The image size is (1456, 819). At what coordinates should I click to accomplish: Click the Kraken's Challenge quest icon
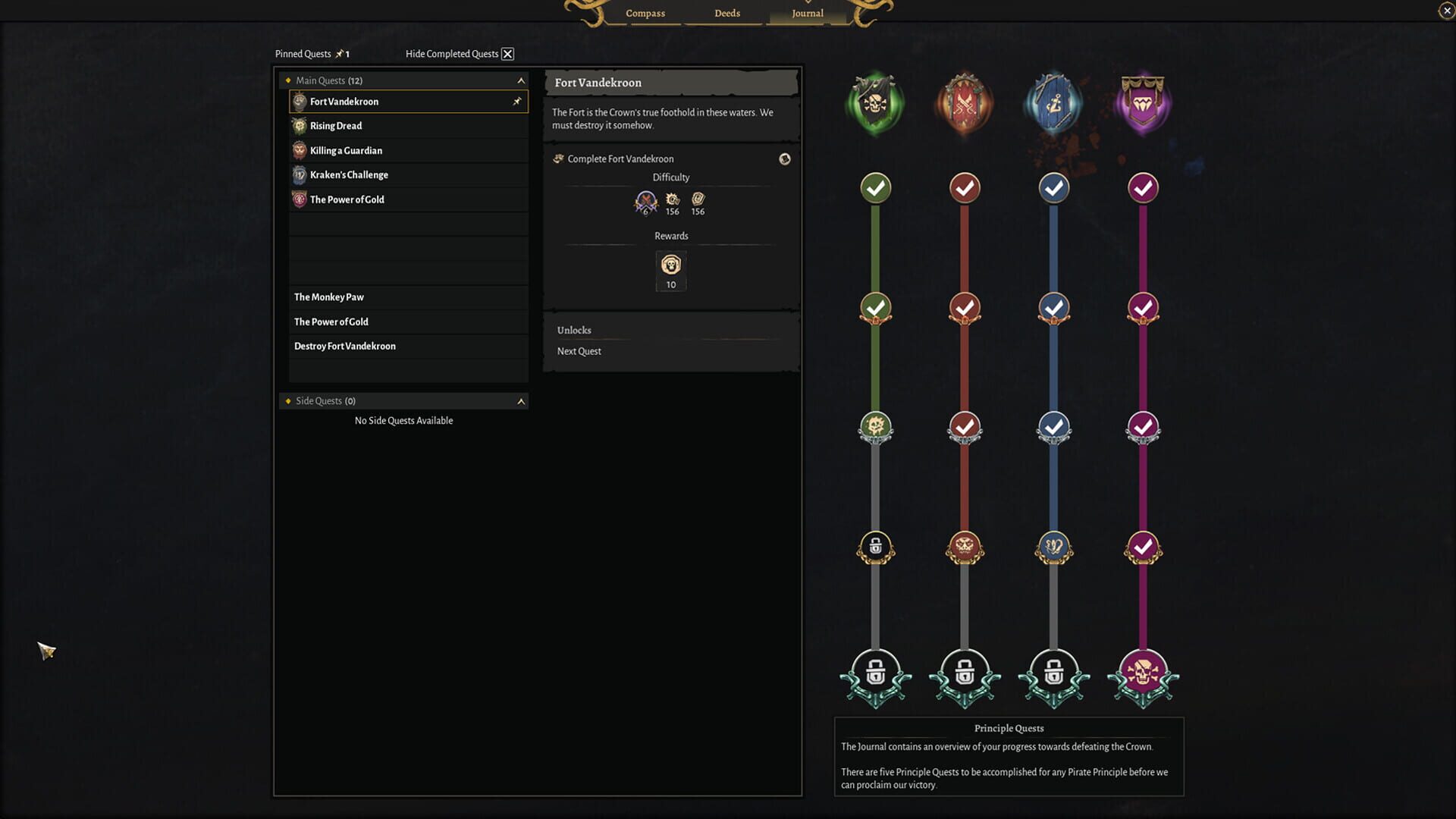click(300, 174)
